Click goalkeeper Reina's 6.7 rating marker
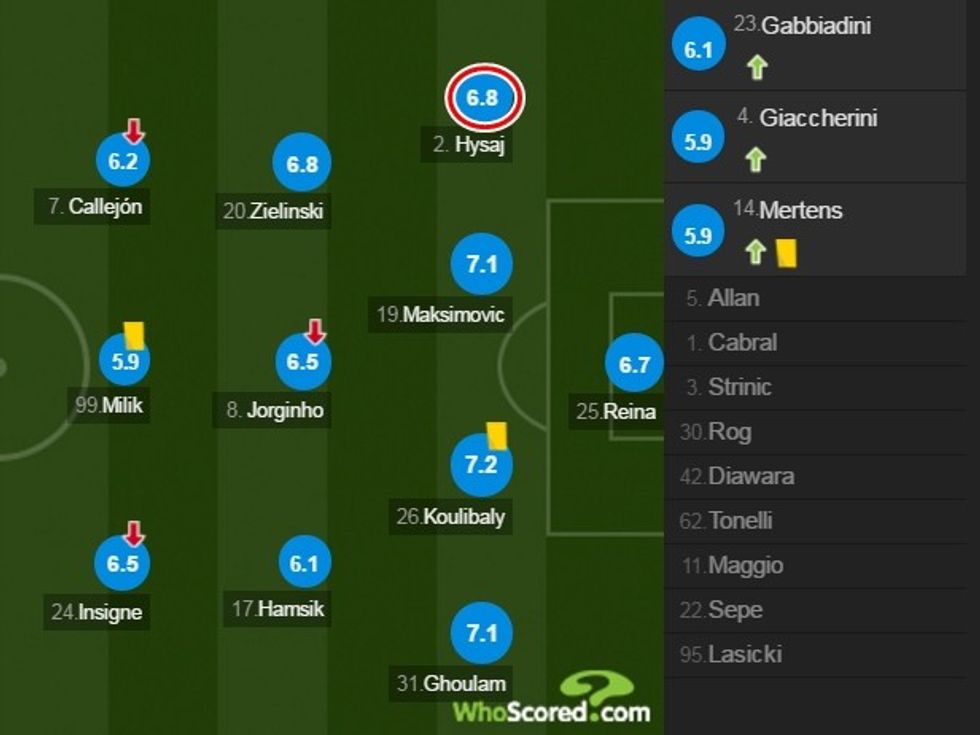 point(634,365)
